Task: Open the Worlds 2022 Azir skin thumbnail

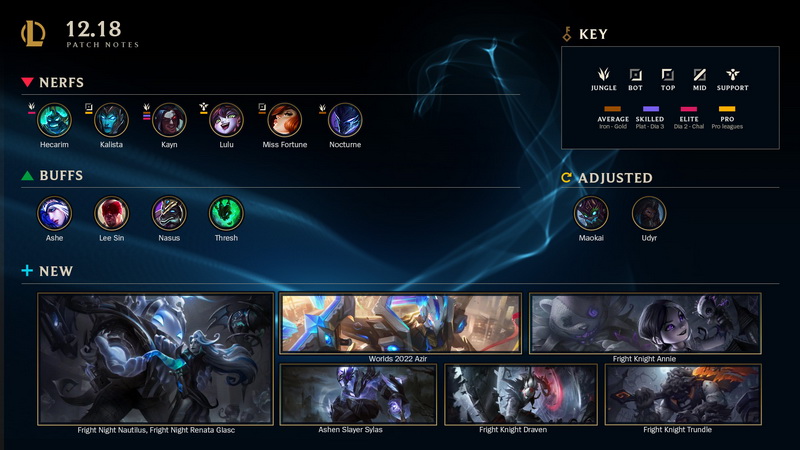Action: (400, 323)
